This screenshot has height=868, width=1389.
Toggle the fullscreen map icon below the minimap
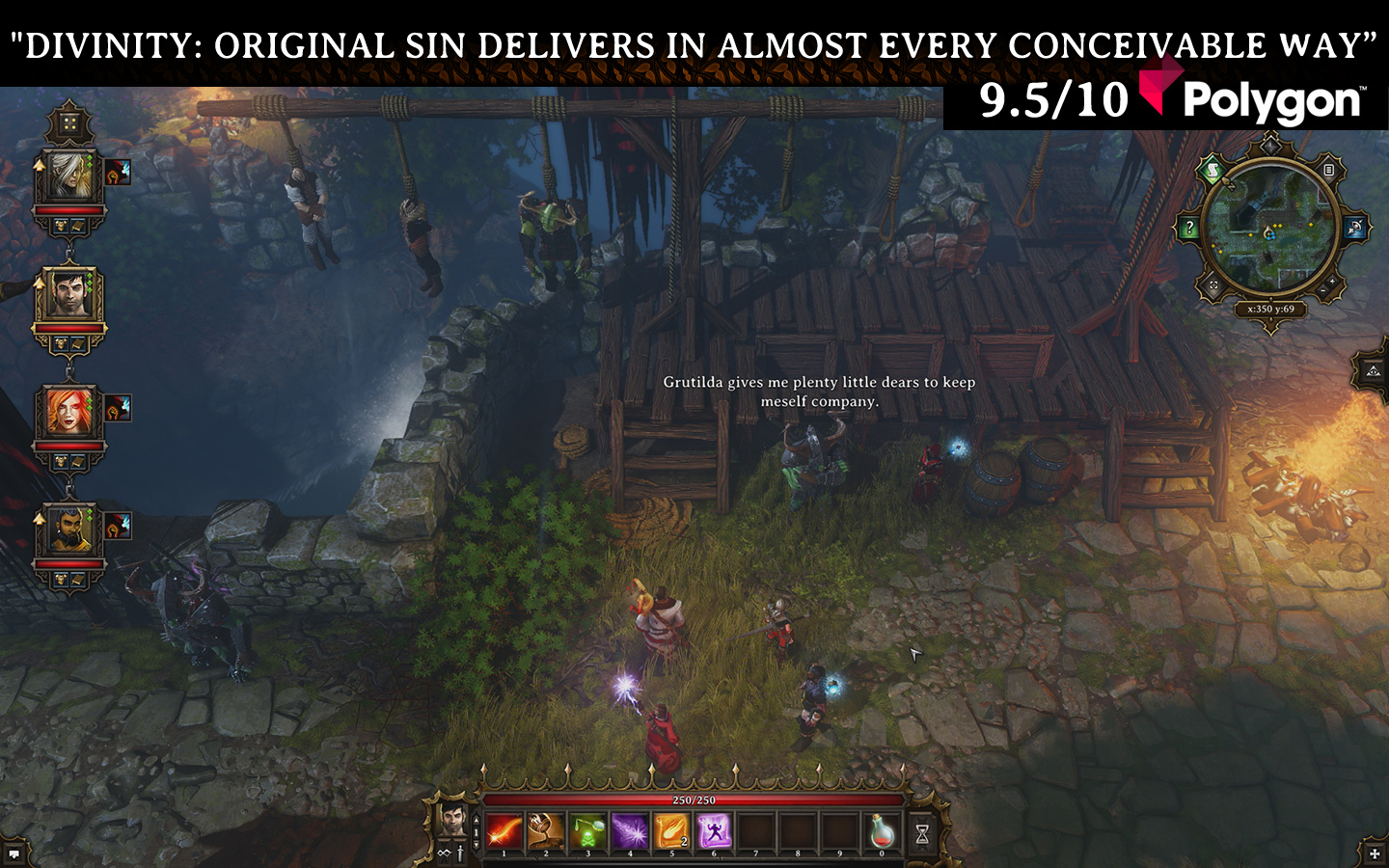(x=1213, y=285)
